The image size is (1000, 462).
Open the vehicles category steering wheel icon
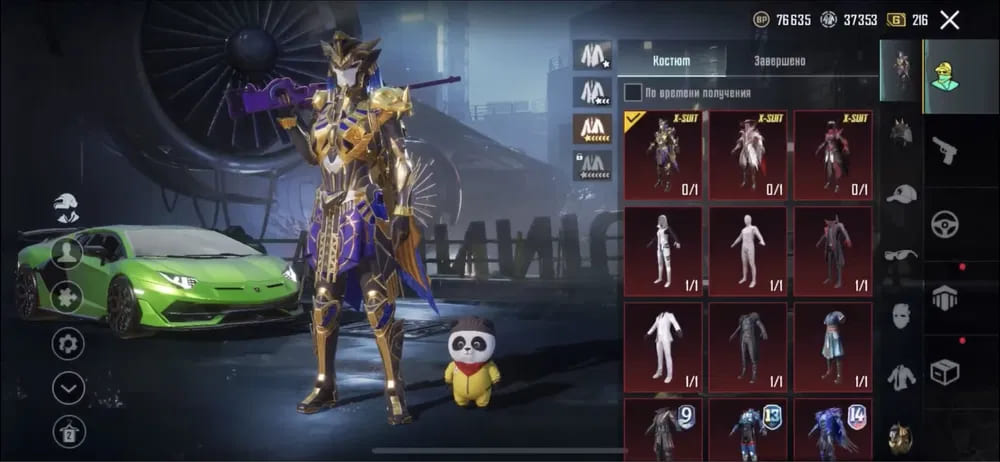(x=945, y=225)
